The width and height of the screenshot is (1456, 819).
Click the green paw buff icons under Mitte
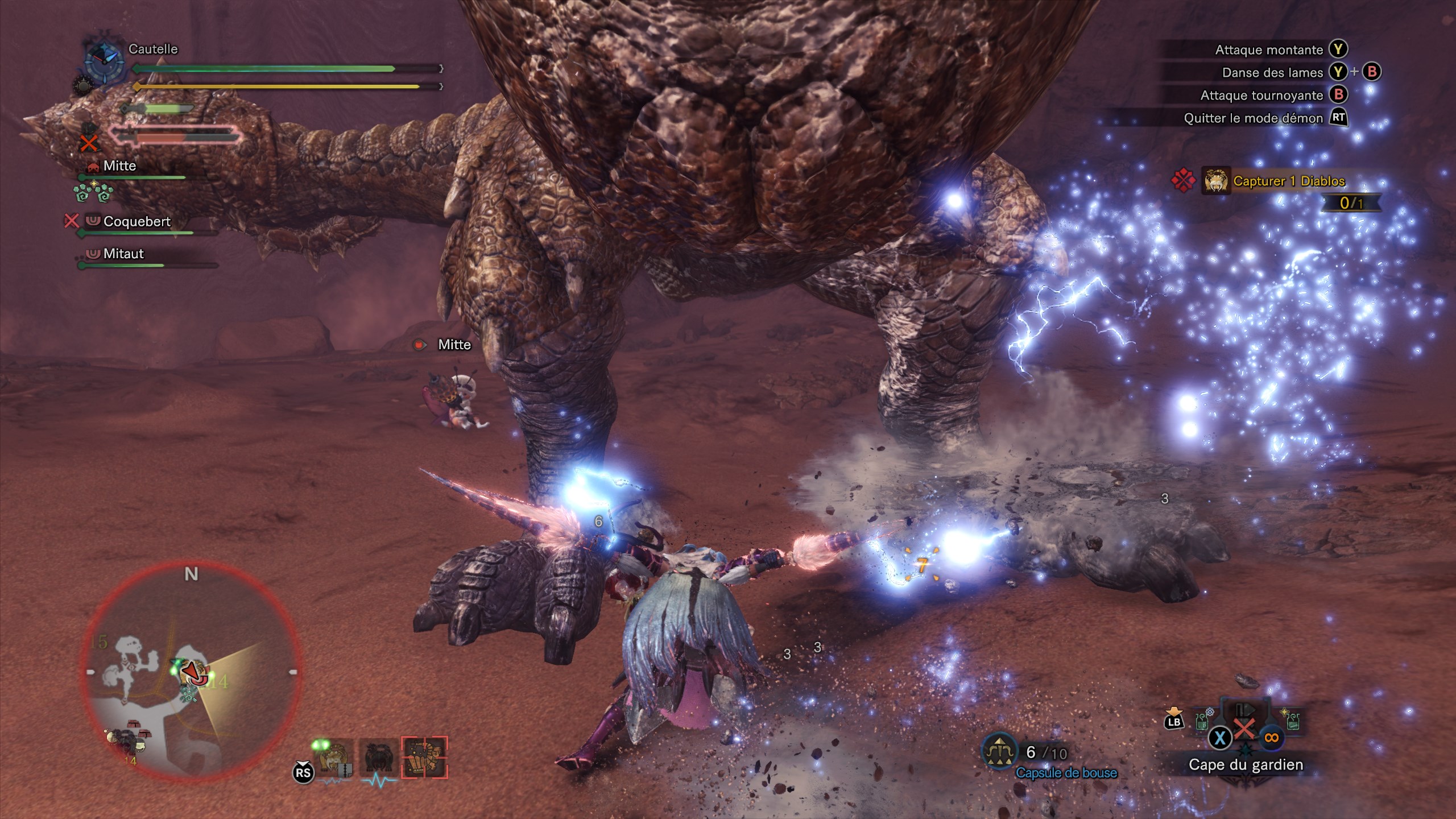[x=93, y=192]
